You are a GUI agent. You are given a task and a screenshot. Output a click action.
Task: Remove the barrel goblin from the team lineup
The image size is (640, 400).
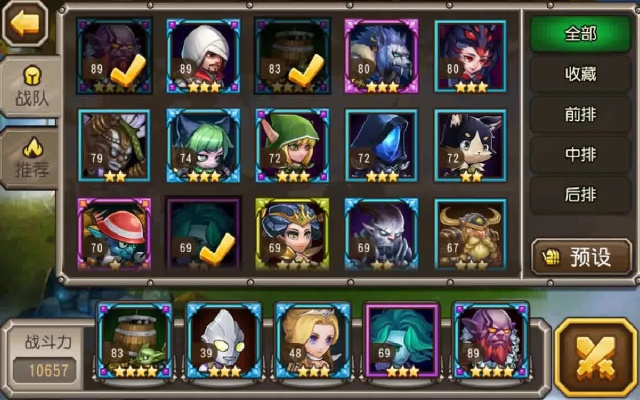pyautogui.click(x=135, y=341)
